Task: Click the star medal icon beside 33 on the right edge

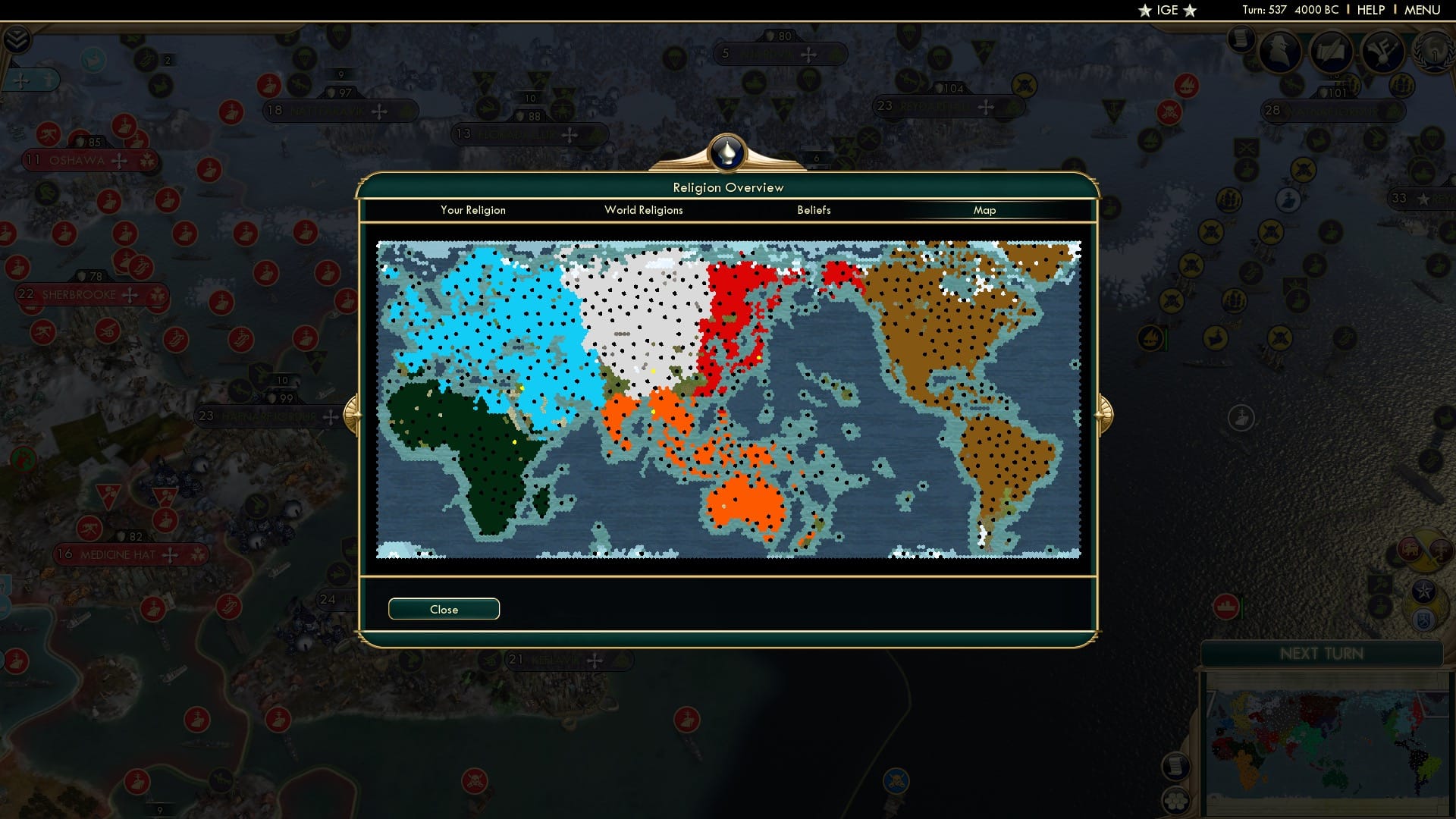Action: pos(1422,199)
